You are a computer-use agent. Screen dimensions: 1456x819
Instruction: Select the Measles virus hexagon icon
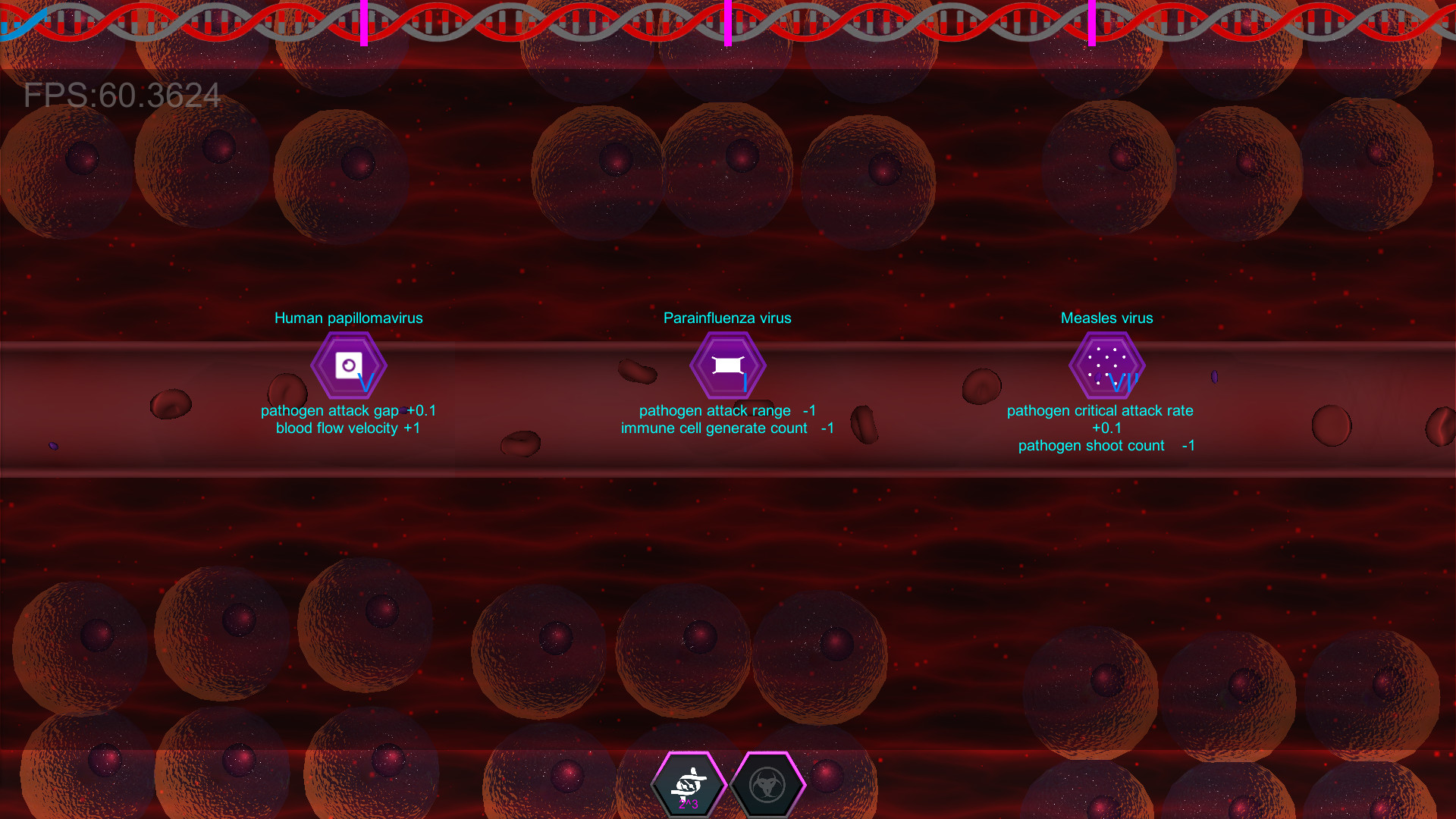click(1106, 365)
